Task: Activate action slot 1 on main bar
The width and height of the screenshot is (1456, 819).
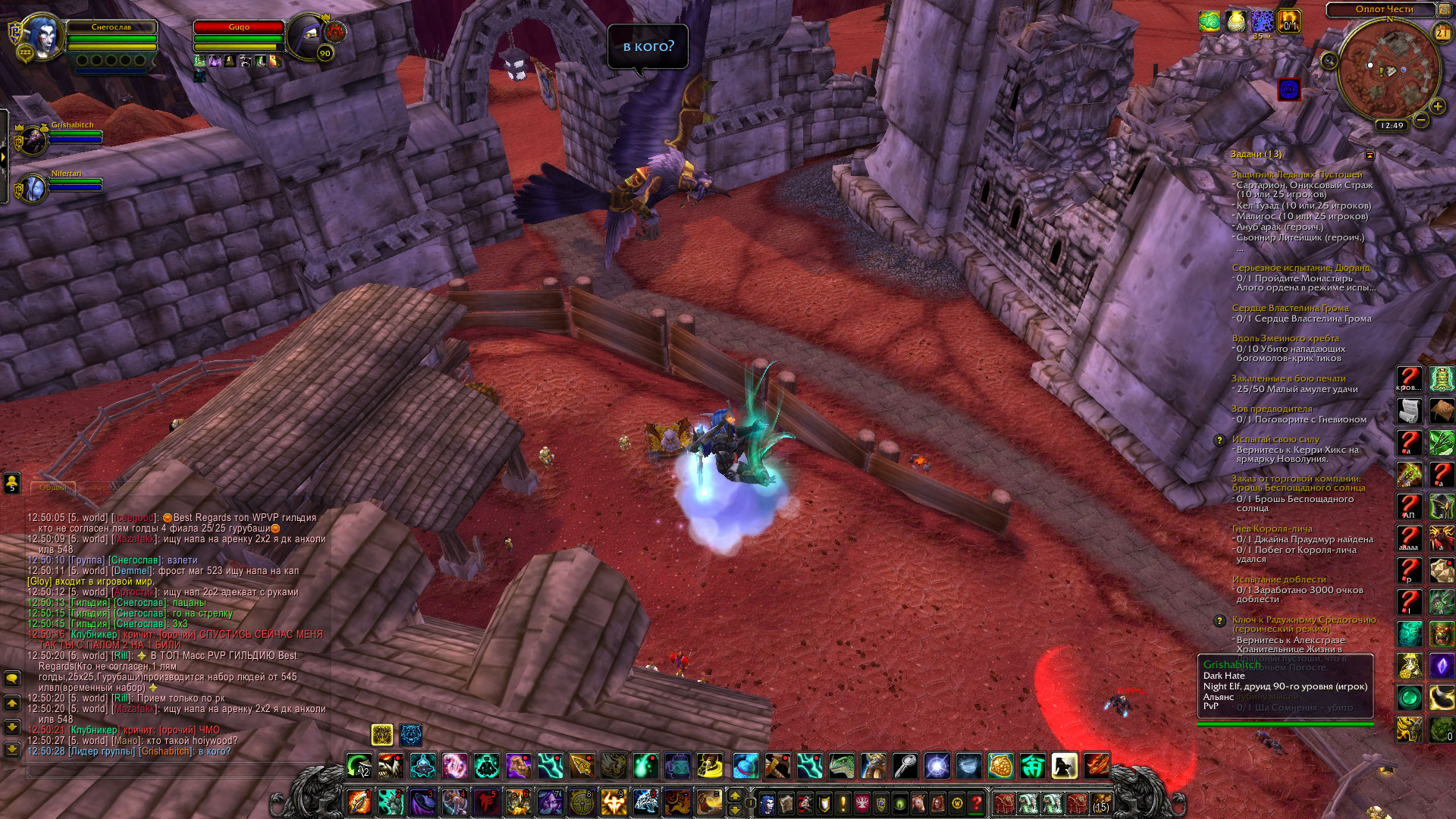Action: (x=359, y=802)
